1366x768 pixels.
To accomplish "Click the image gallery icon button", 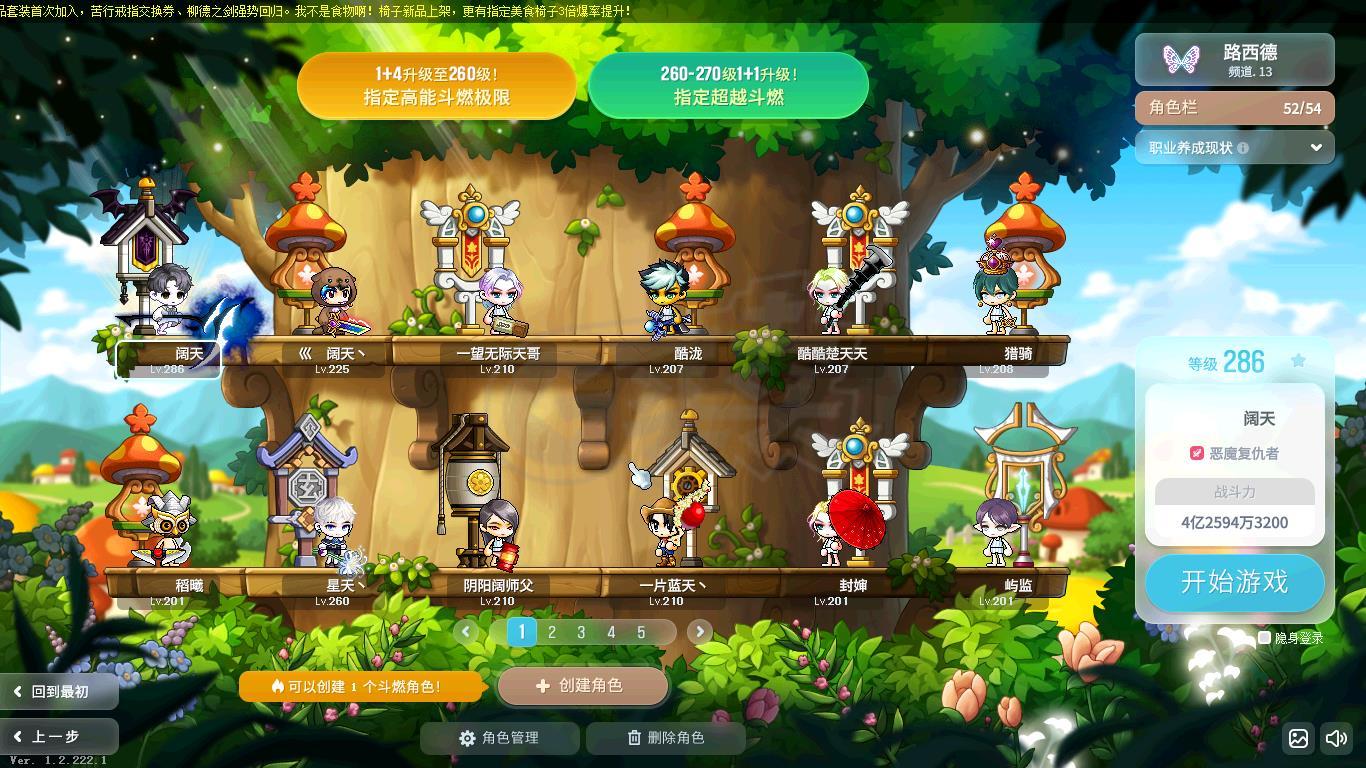I will [x=1298, y=739].
